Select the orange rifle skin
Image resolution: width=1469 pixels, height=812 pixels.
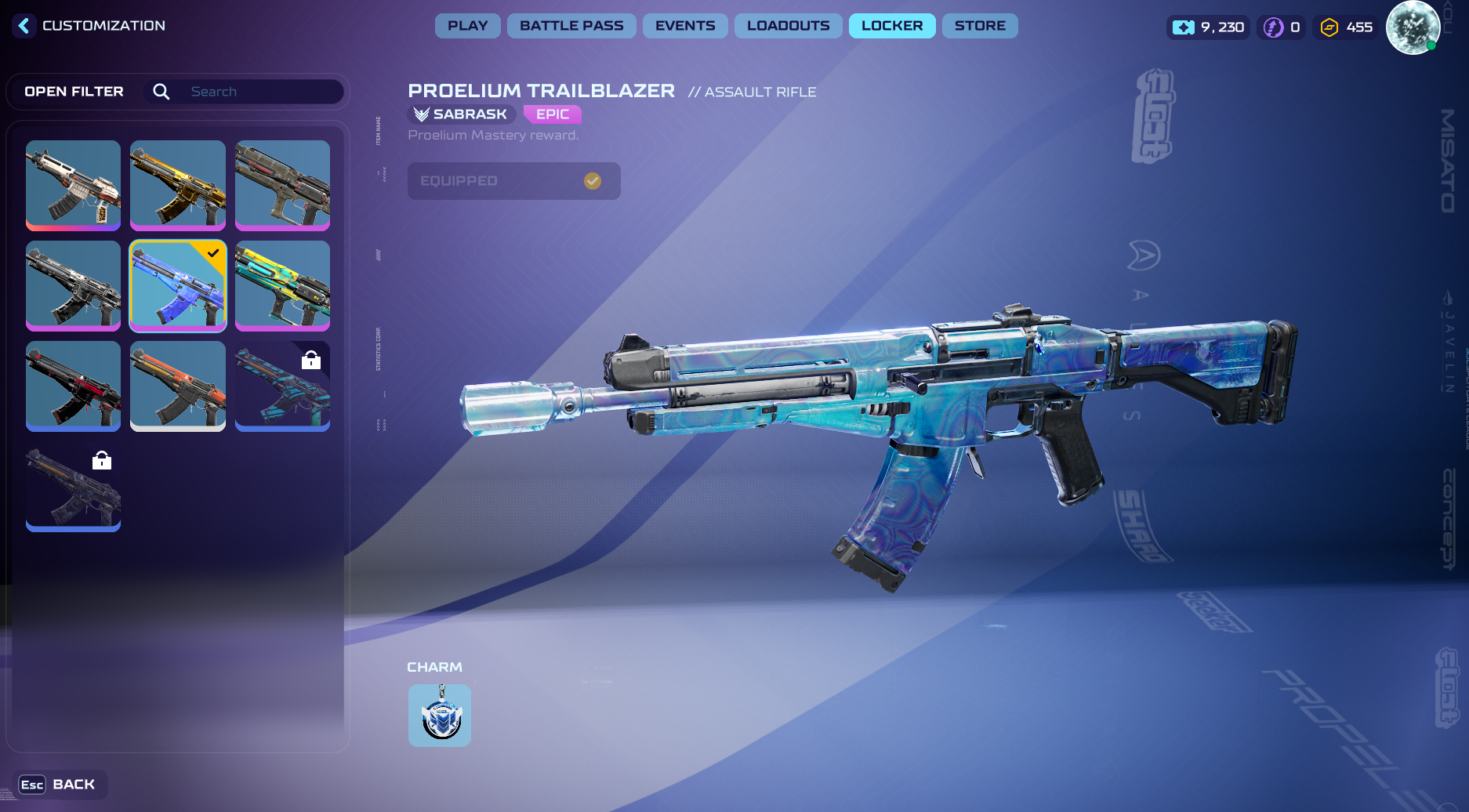[x=178, y=386]
